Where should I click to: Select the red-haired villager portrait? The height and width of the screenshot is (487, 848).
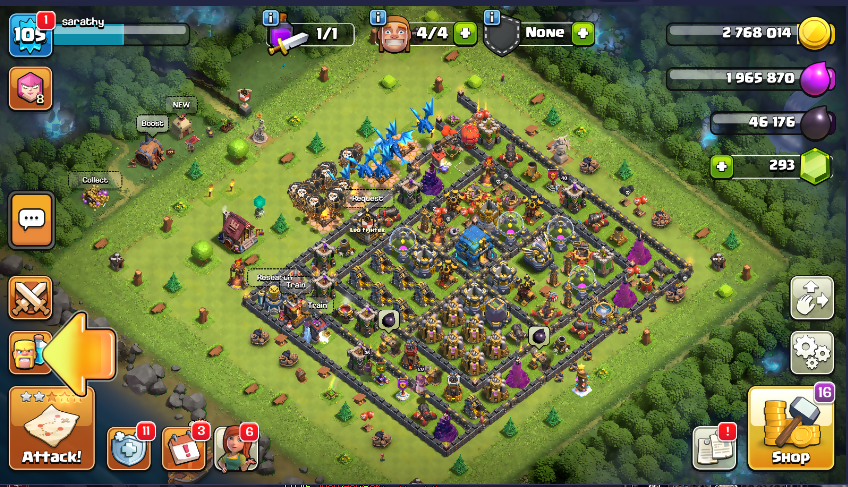(235, 448)
